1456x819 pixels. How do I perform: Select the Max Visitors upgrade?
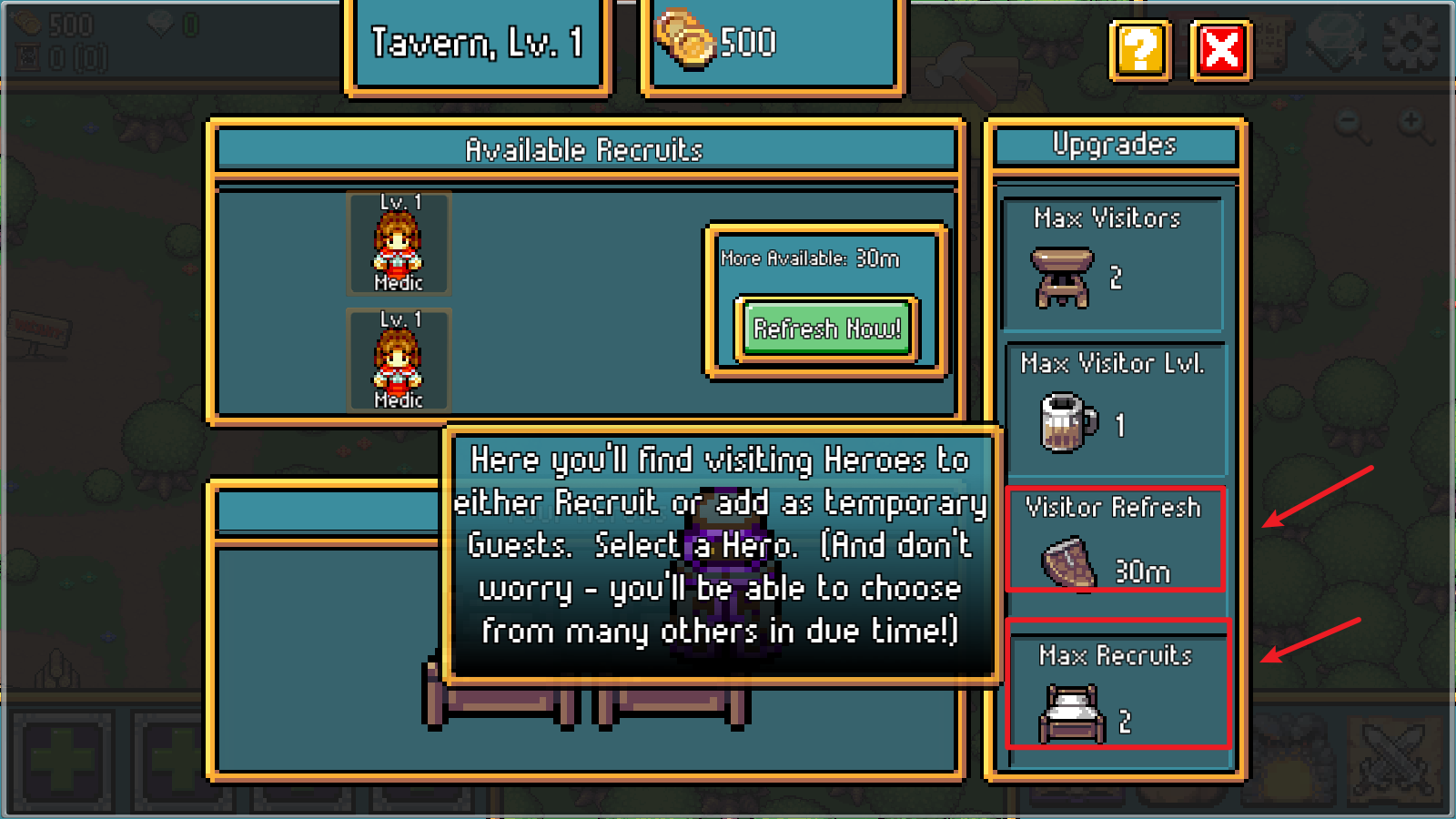1112,264
